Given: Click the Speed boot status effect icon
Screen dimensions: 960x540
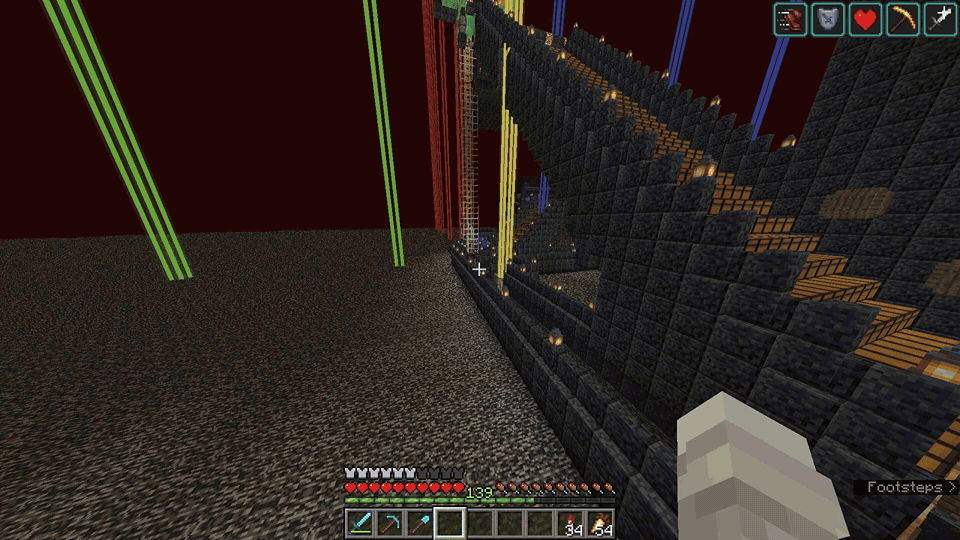Looking at the screenshot, I should pyautogui.click(x=790, y=19).
